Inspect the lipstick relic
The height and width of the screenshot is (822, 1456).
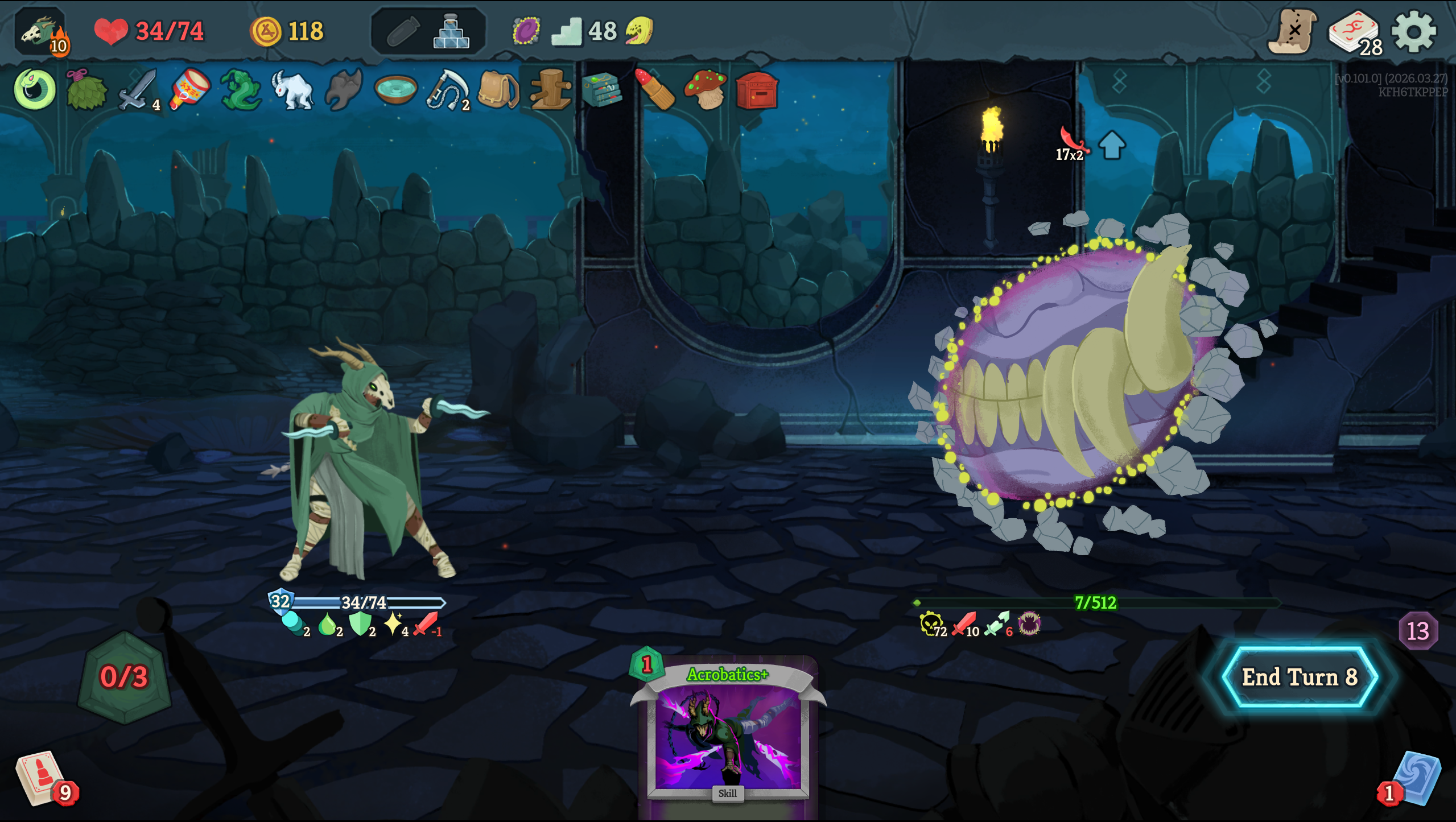pos(654,89)
